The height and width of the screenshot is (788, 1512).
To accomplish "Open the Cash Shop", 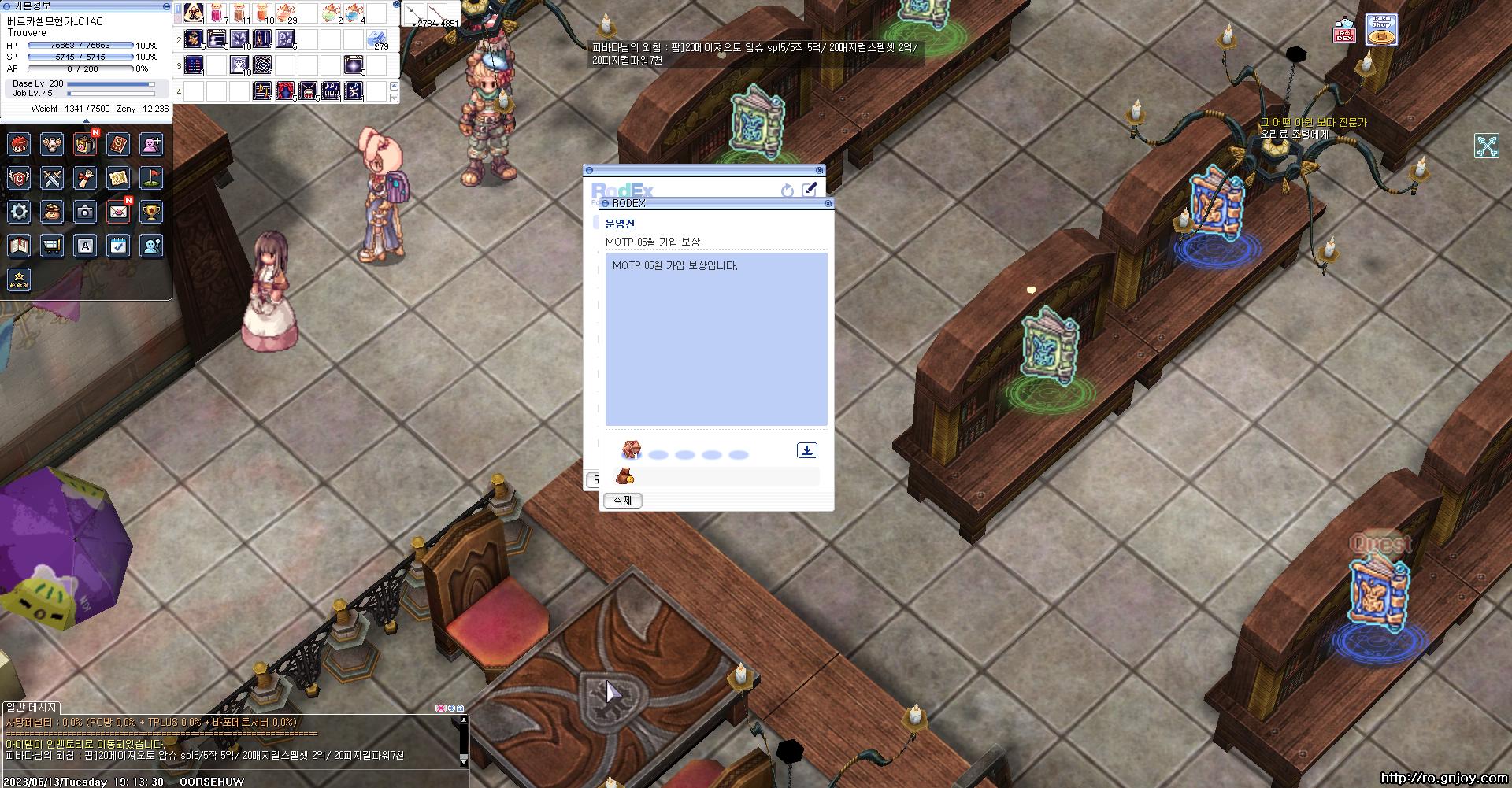I will pyautogui.click(x=1380, y=31).
